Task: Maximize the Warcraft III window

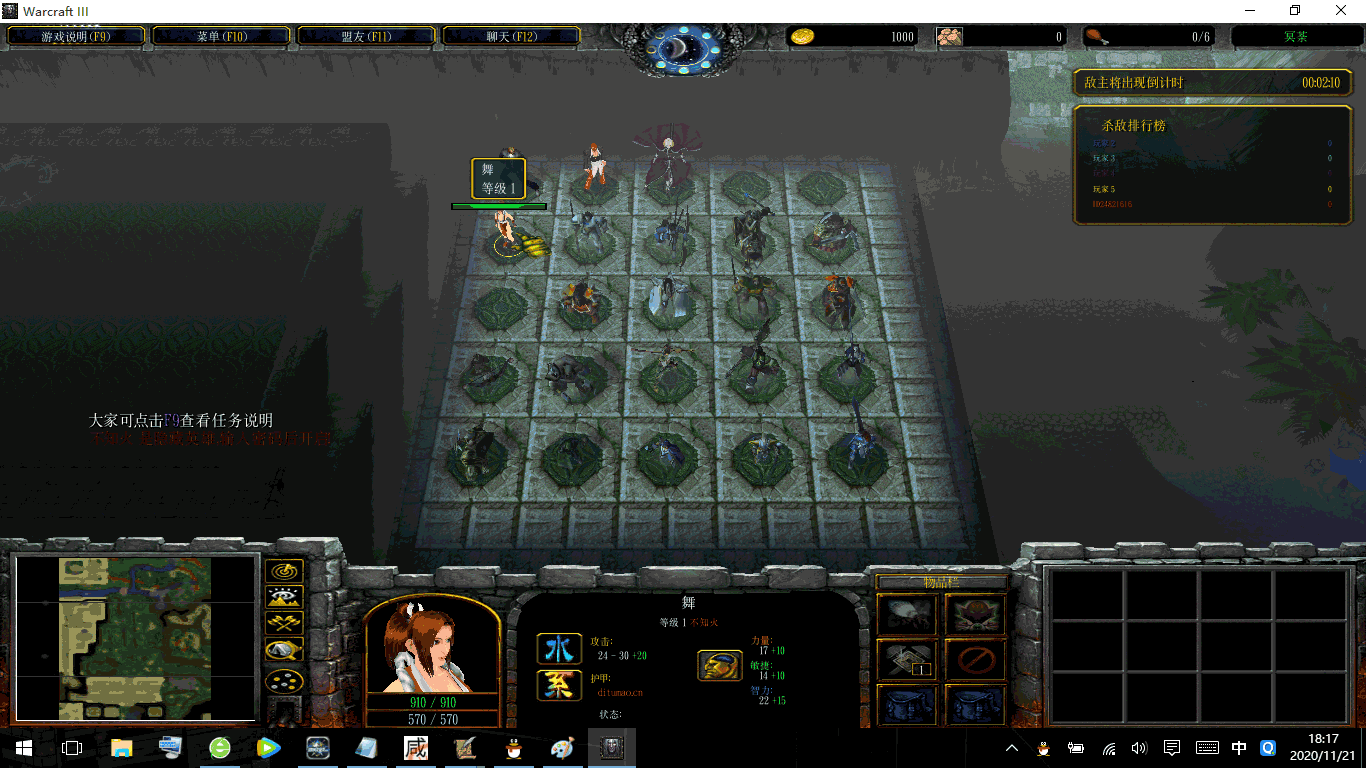Action: 1295,10
